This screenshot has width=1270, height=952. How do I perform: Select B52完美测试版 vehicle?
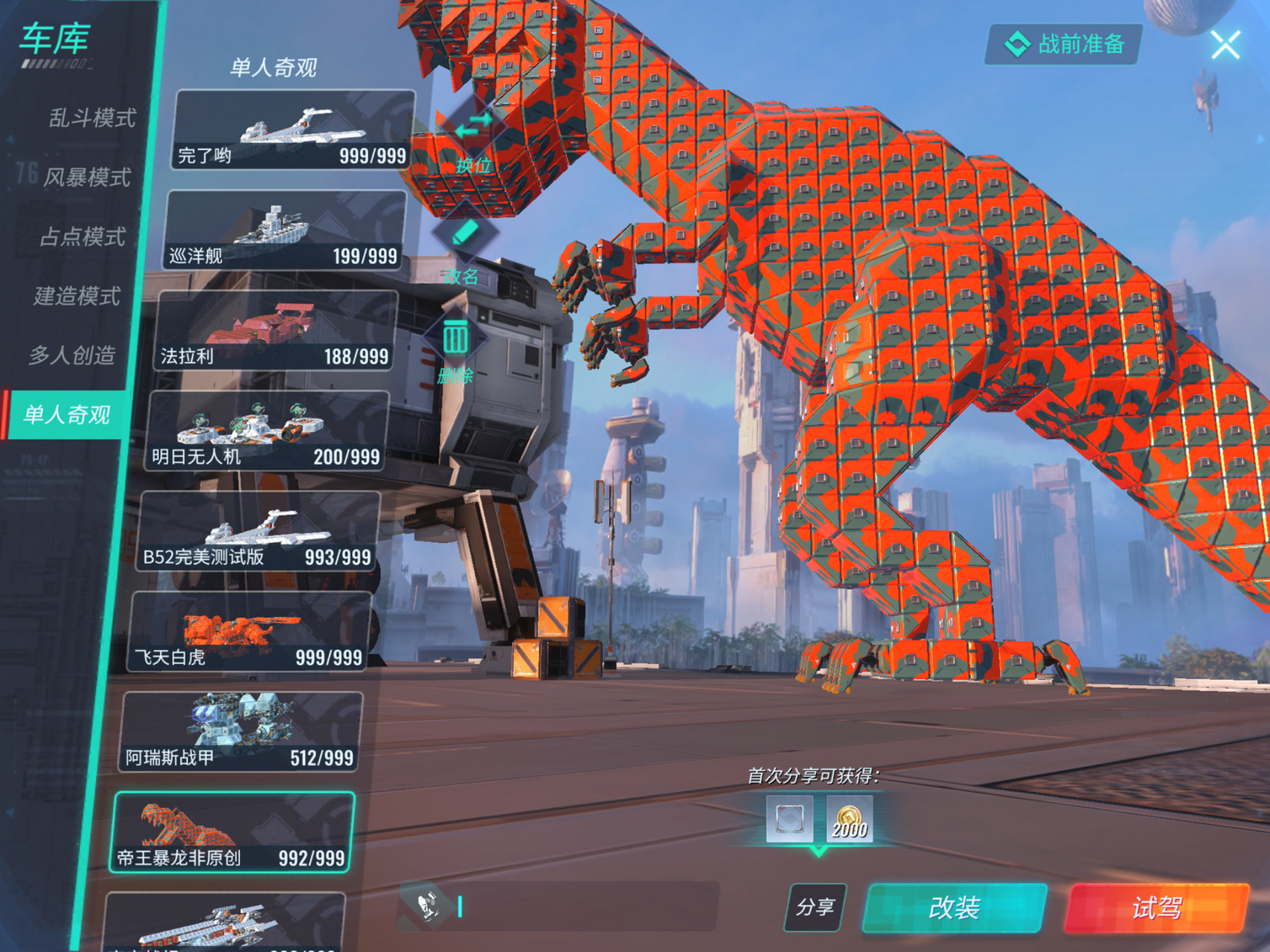pos(258,532)
